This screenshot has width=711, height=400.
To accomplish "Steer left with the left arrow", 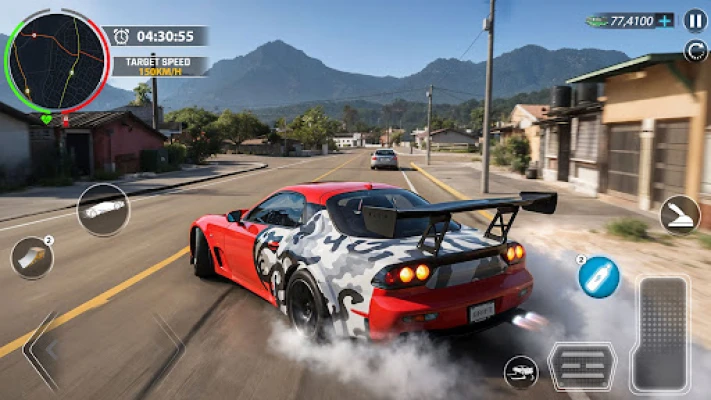I will (x=40, y=350).
